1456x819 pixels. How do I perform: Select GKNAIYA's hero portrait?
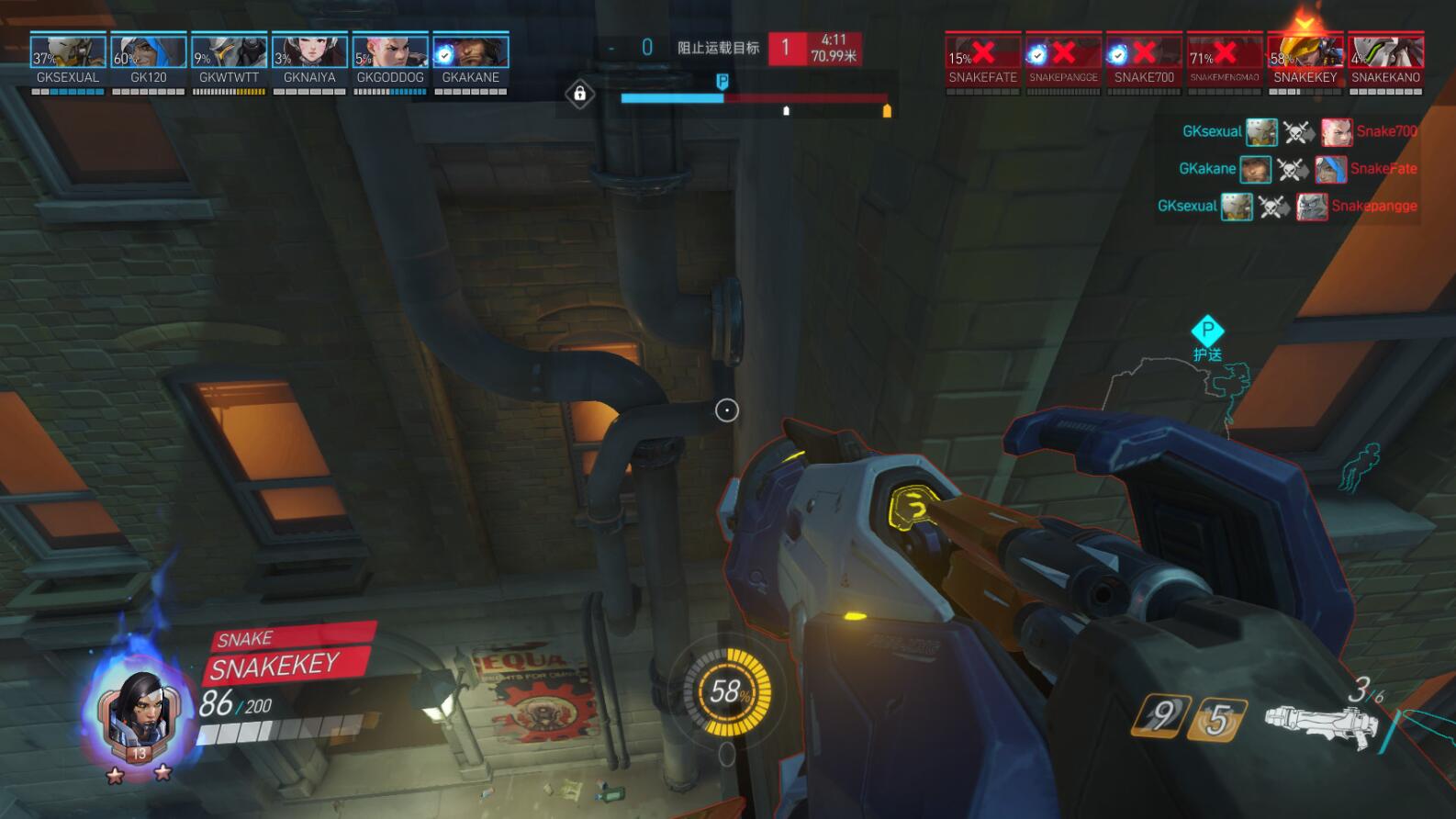coord(309,52)
